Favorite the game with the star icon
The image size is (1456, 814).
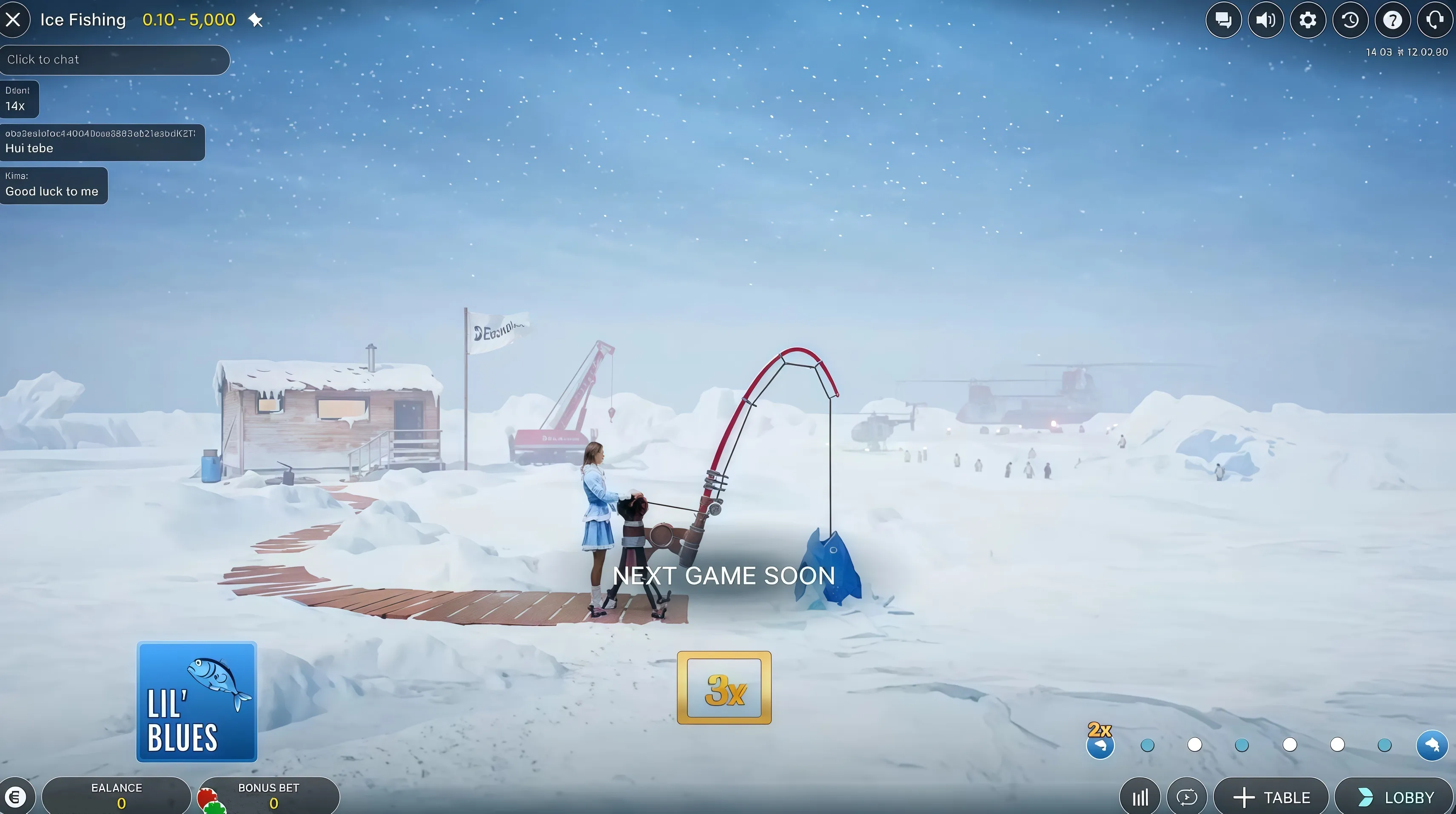[x=256, y=20]
